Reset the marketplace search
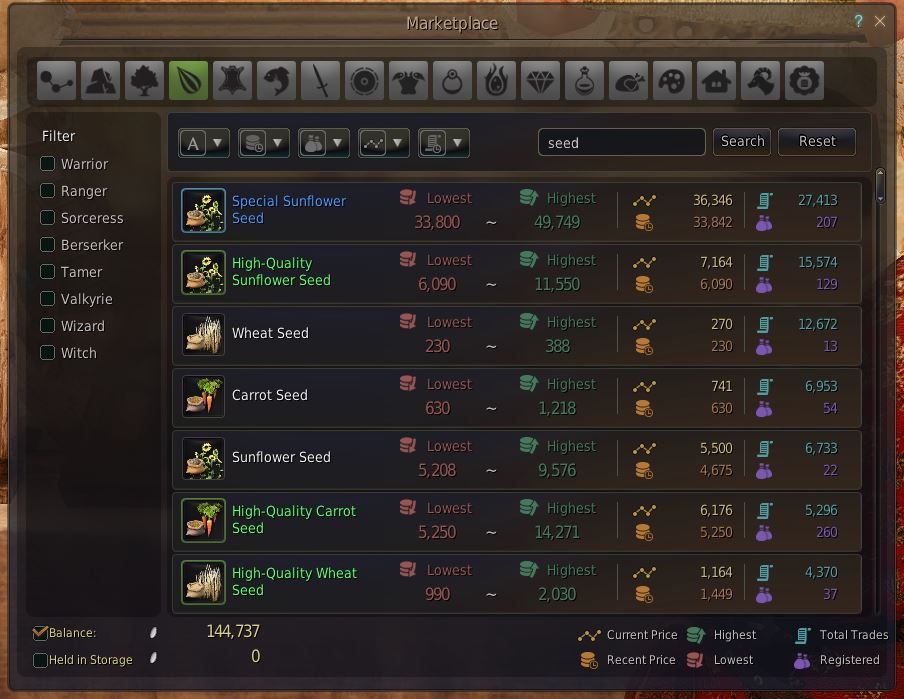 (x=816, y=141)
